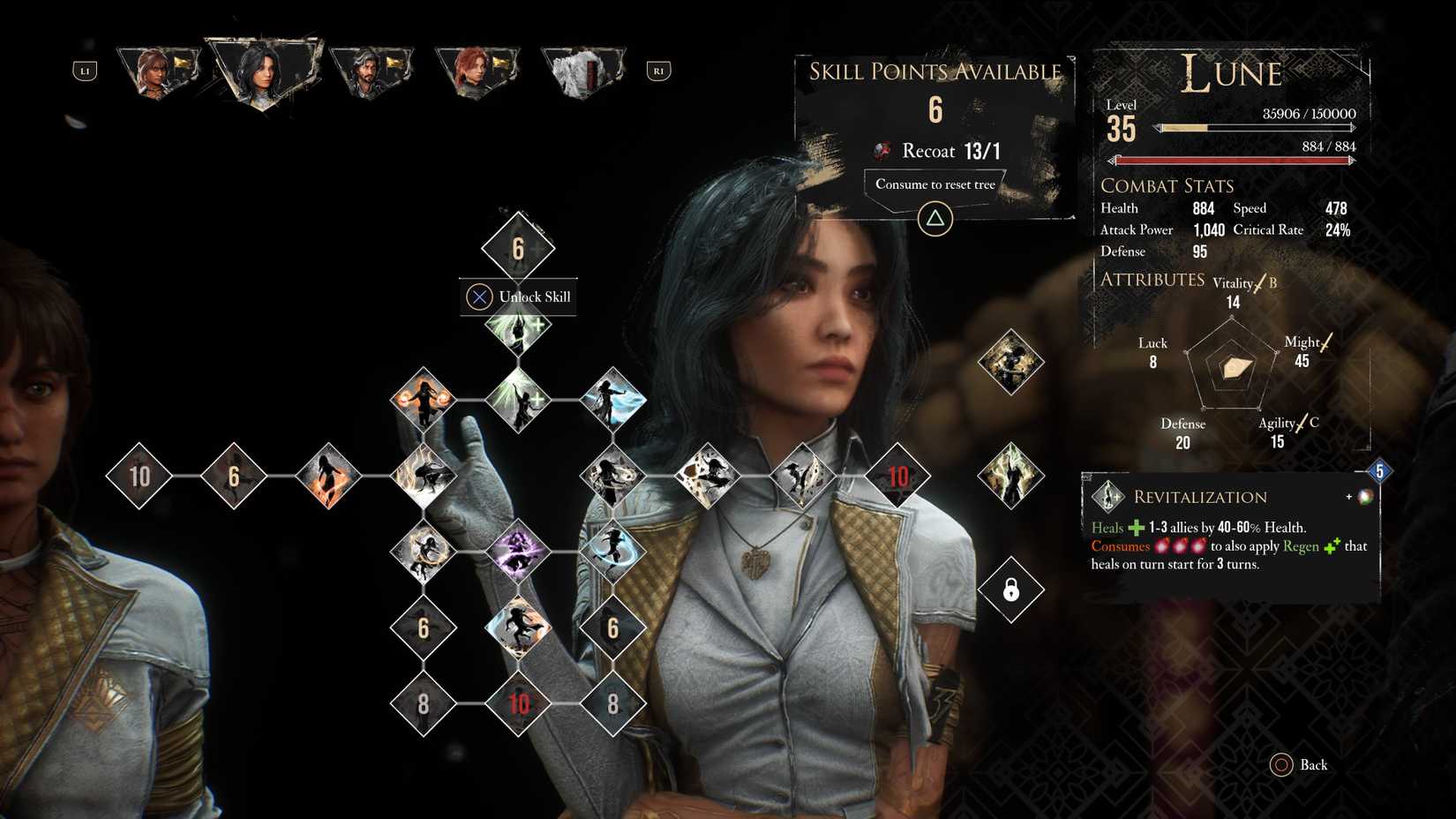This screenshot has height=819, width=1456.
Task: Select the orange fire orbs skill node
Action: [x=424, y=399]
